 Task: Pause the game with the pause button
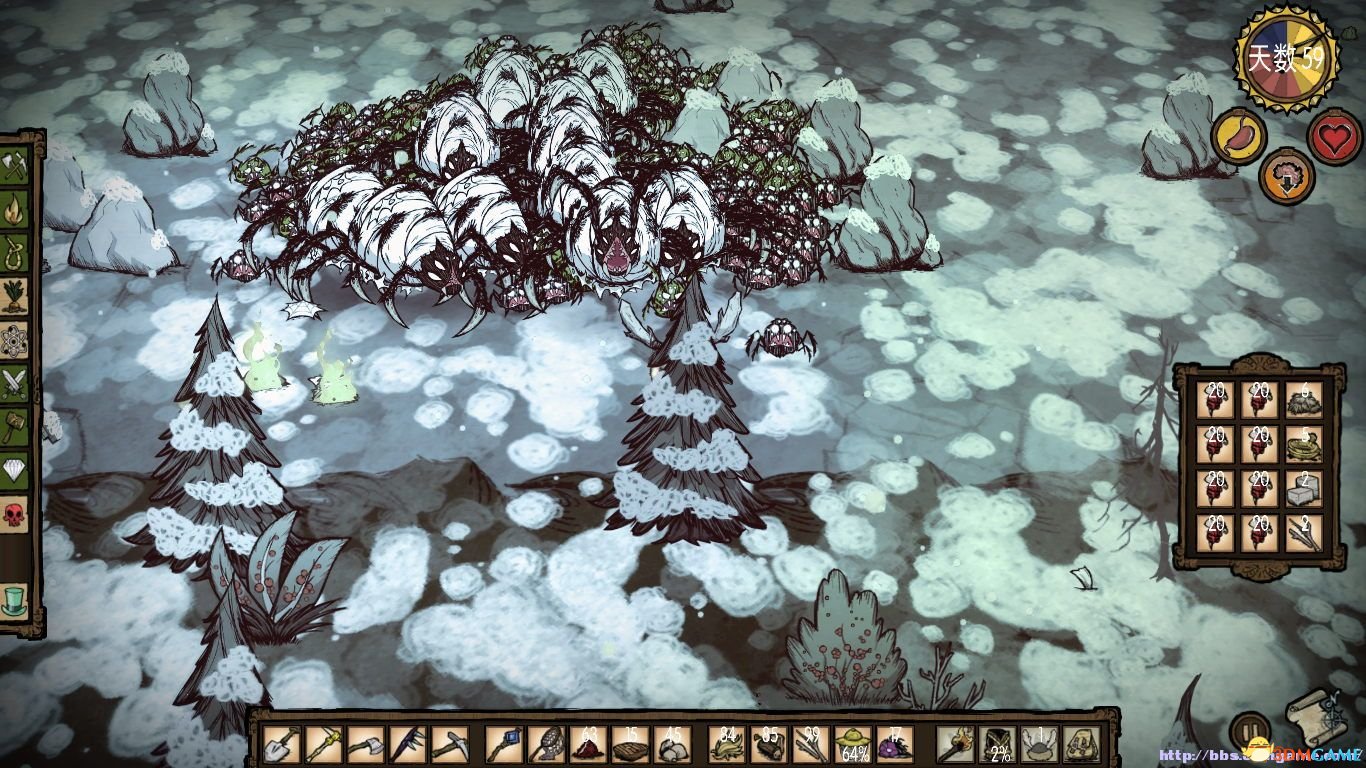pyautogui.click(x=1249, y=729)
